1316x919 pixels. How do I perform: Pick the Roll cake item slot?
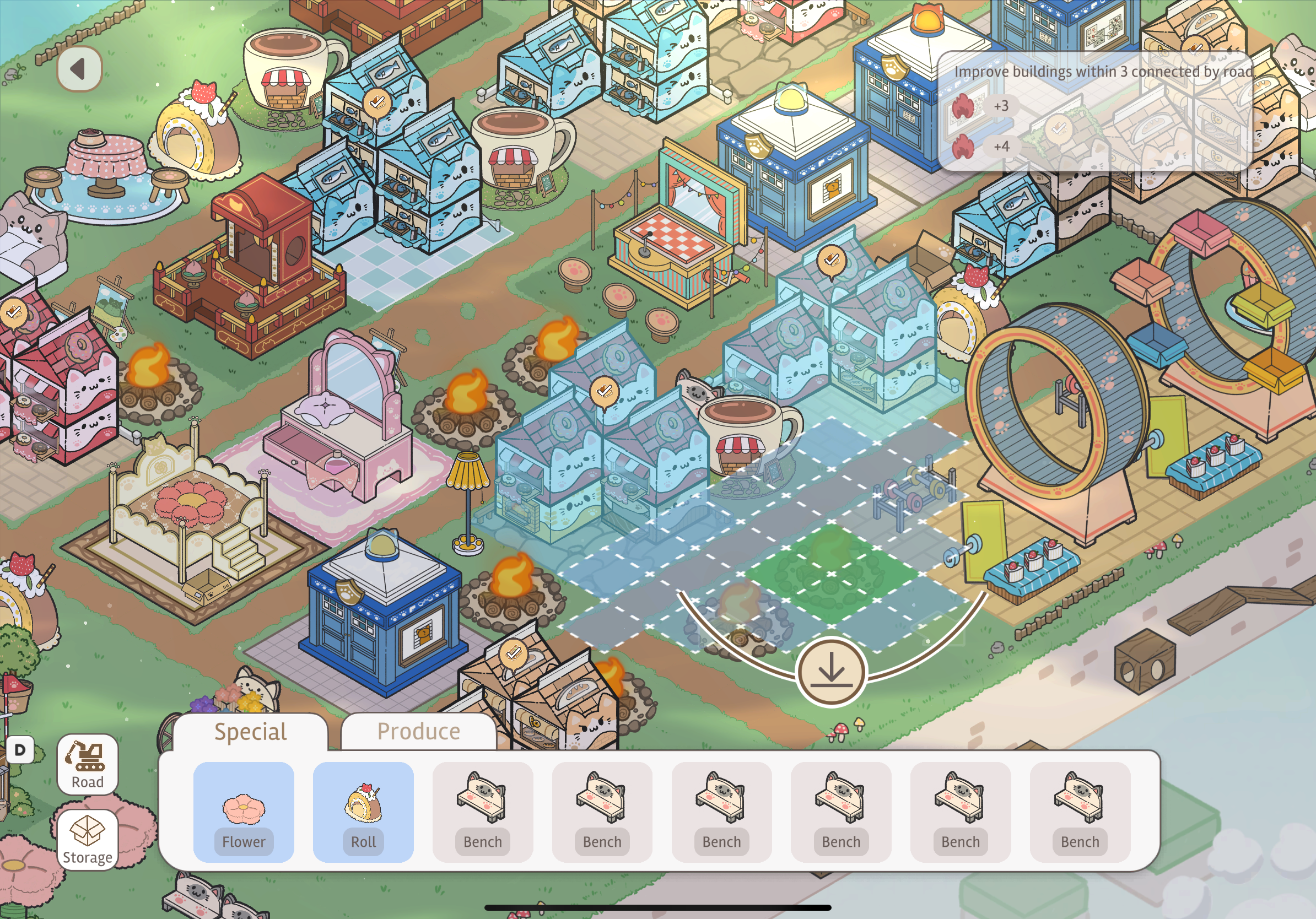point(363,811)
